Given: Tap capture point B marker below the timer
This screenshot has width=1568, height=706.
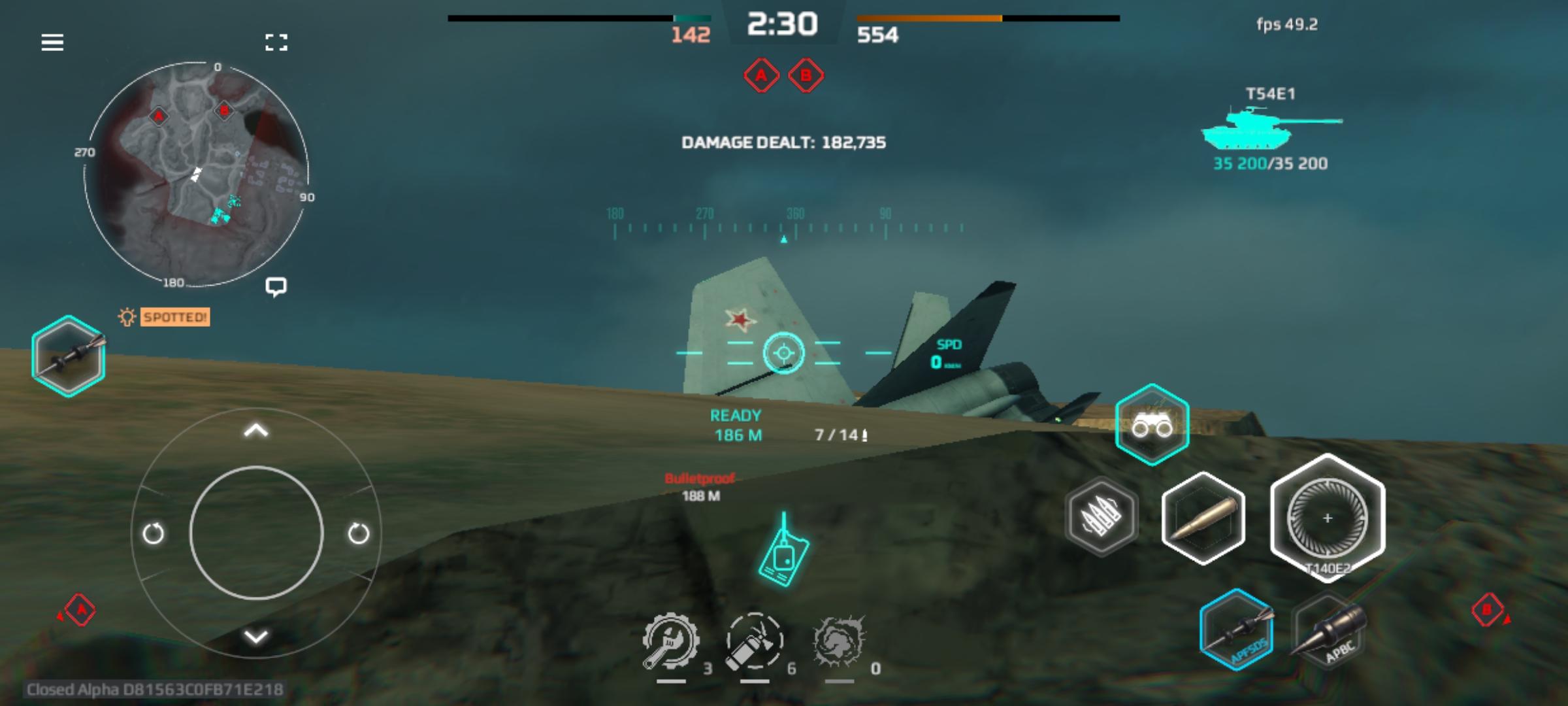Looking at the screenshot, I should (x=806, y=75).
